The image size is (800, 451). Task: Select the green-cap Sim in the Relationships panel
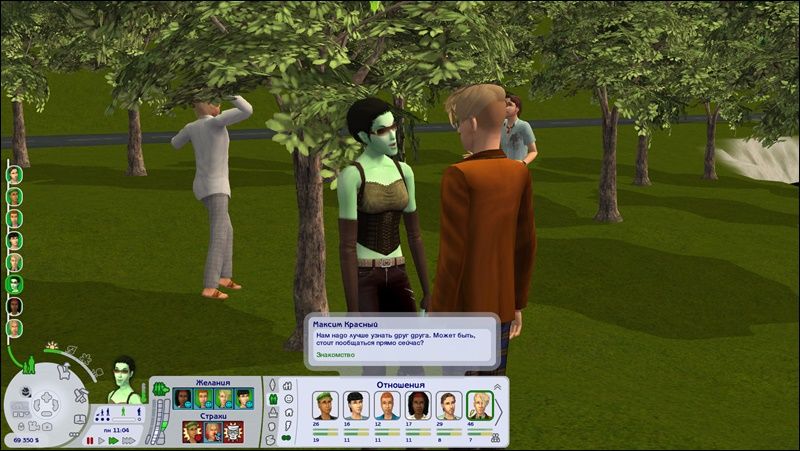[325, 405]
